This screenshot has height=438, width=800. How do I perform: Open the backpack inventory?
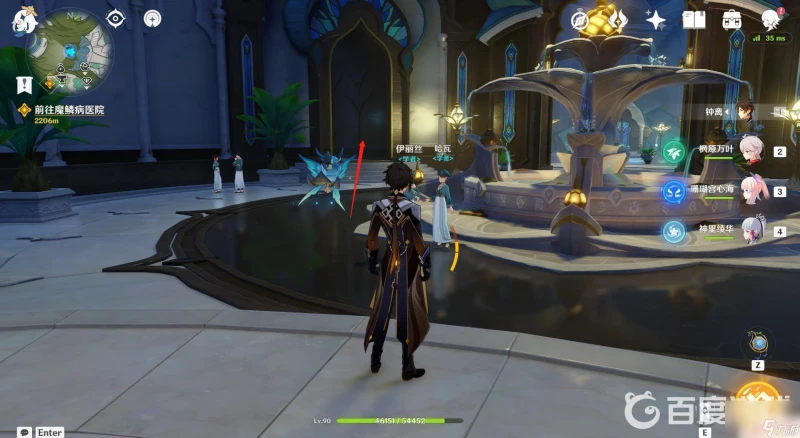coord(731,20)
